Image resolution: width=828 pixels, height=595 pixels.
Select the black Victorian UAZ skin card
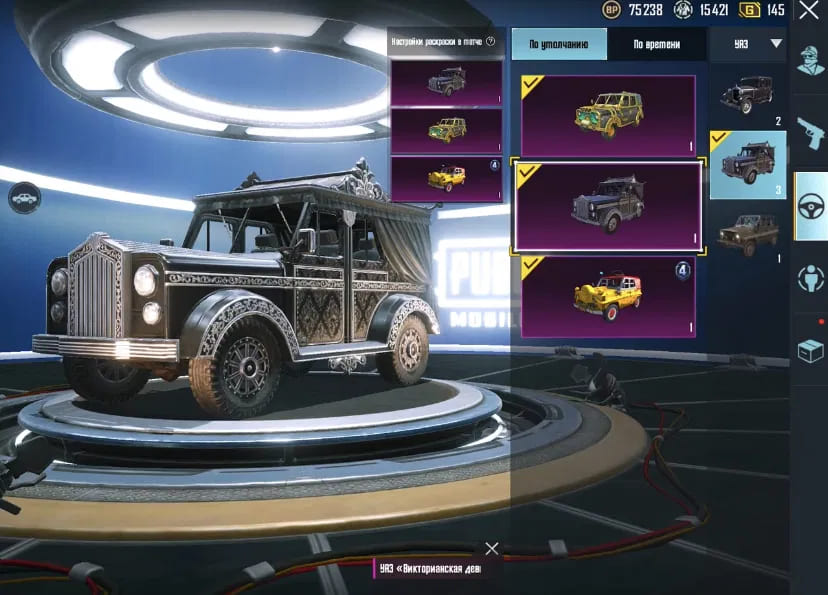608,206
